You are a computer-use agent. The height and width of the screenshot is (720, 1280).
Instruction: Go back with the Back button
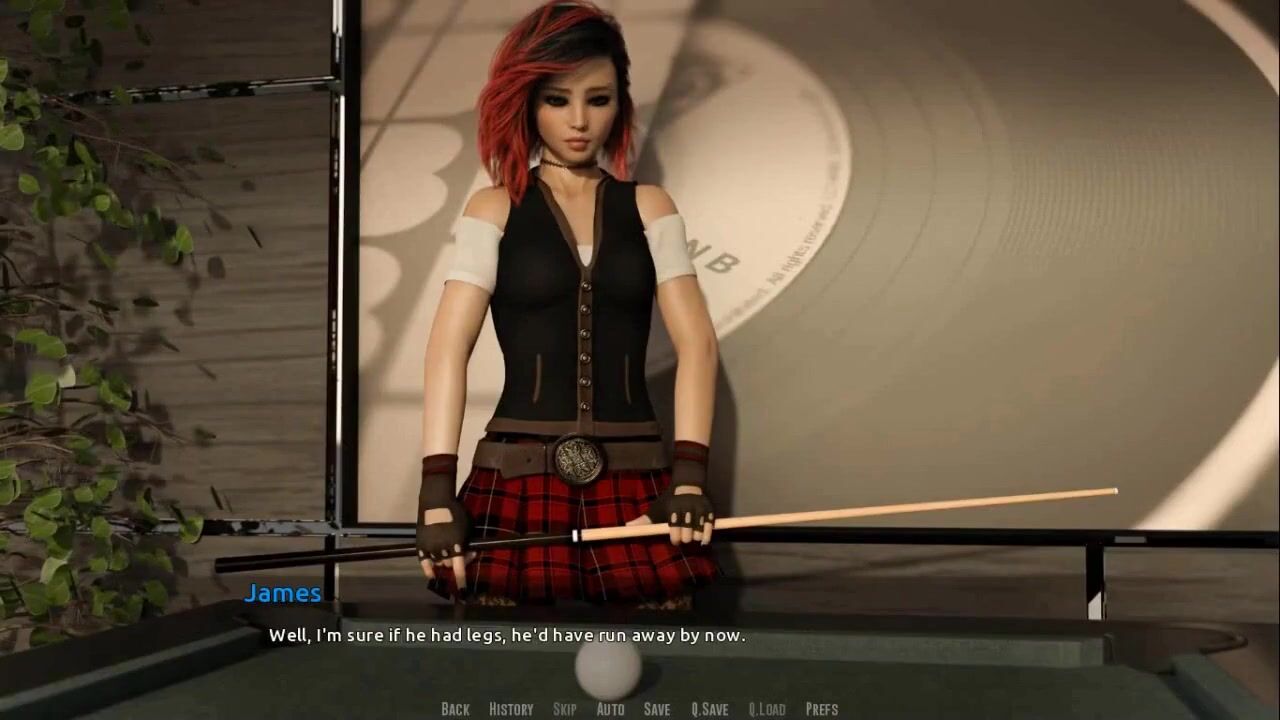pyautogui.click(x=455, y=709)
